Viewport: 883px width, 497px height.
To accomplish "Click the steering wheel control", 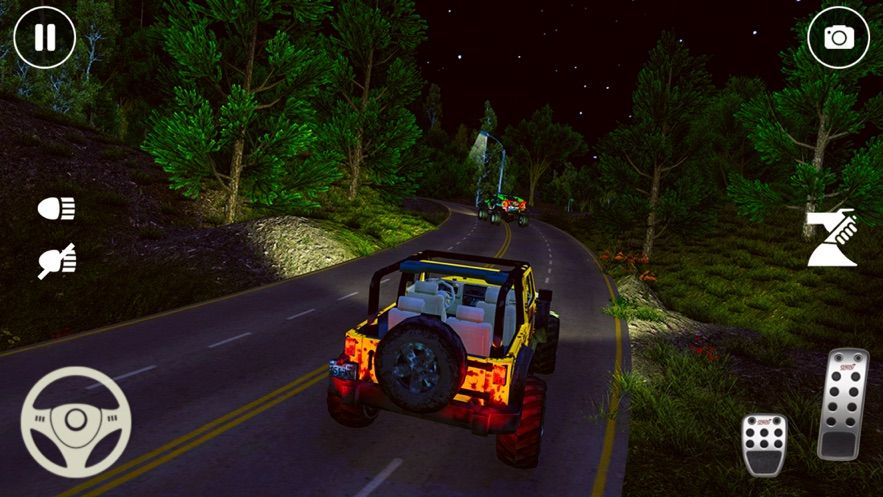I will click(x=76, y=421).
